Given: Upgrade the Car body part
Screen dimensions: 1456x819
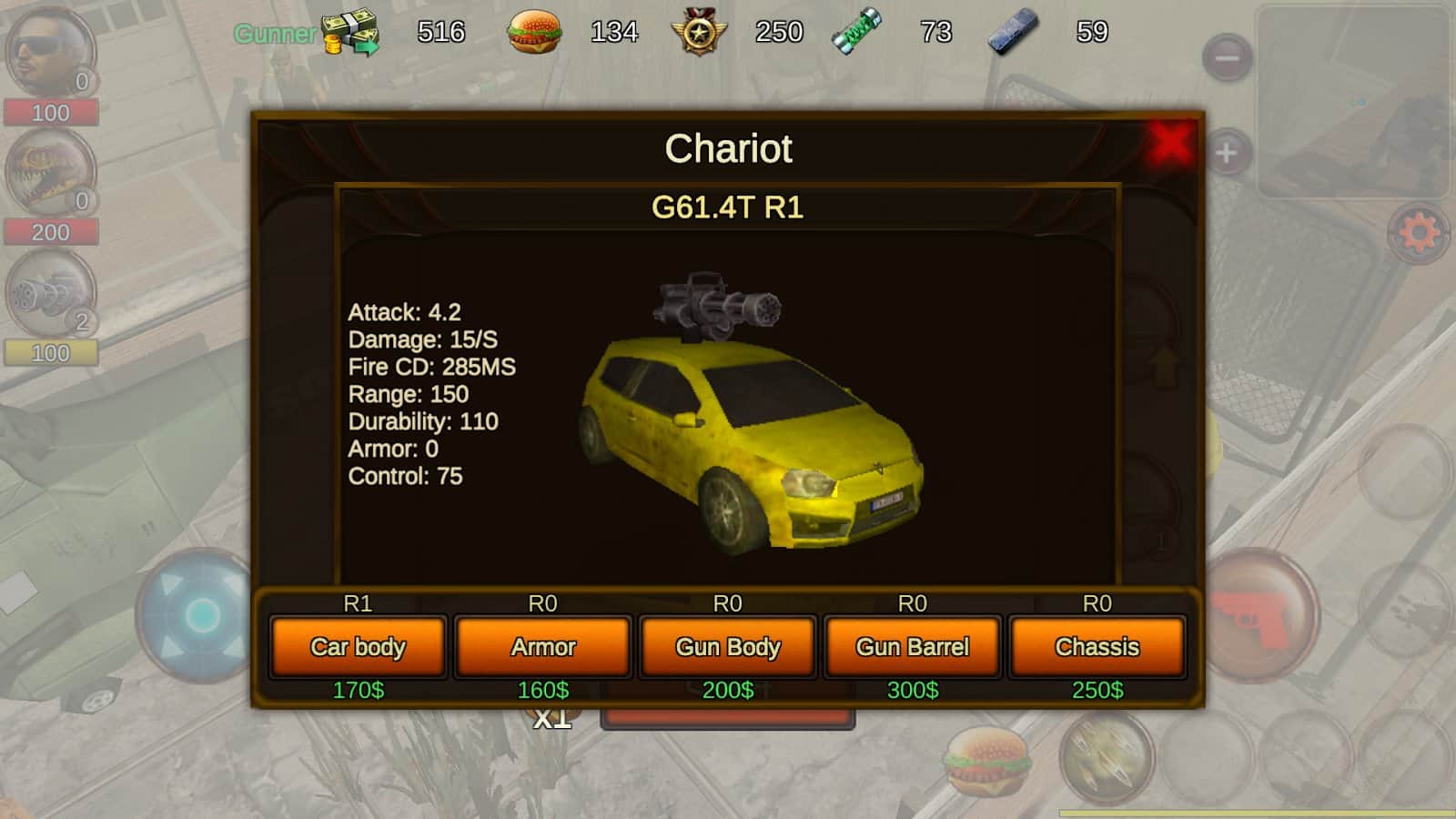Looking at the screenshot, I should pos(358,647).
